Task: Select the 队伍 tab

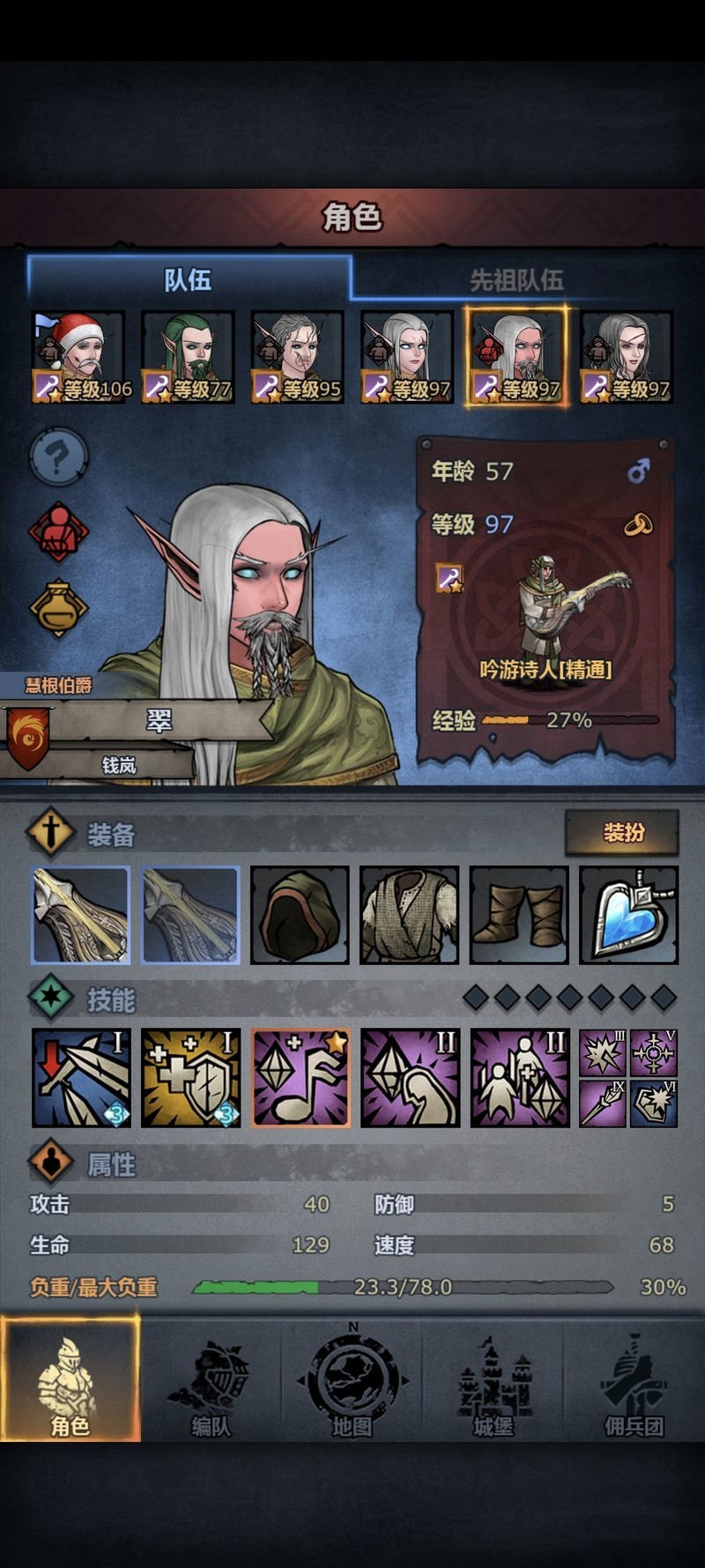Action: coord(189,280)
